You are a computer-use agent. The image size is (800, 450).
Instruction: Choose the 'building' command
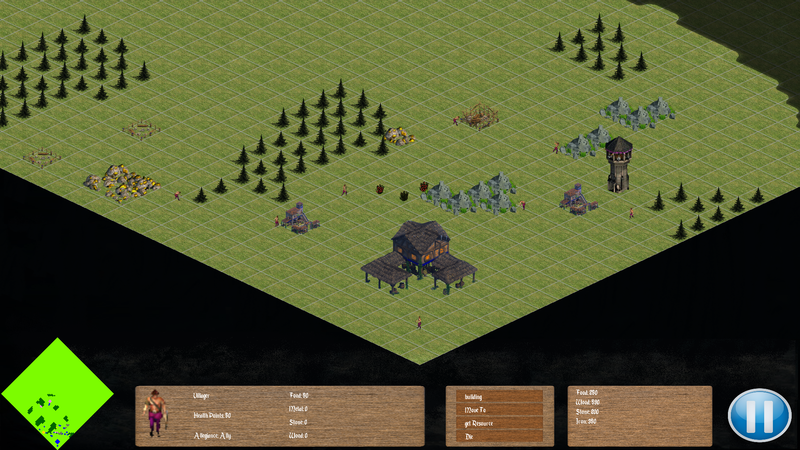[498, 397]
